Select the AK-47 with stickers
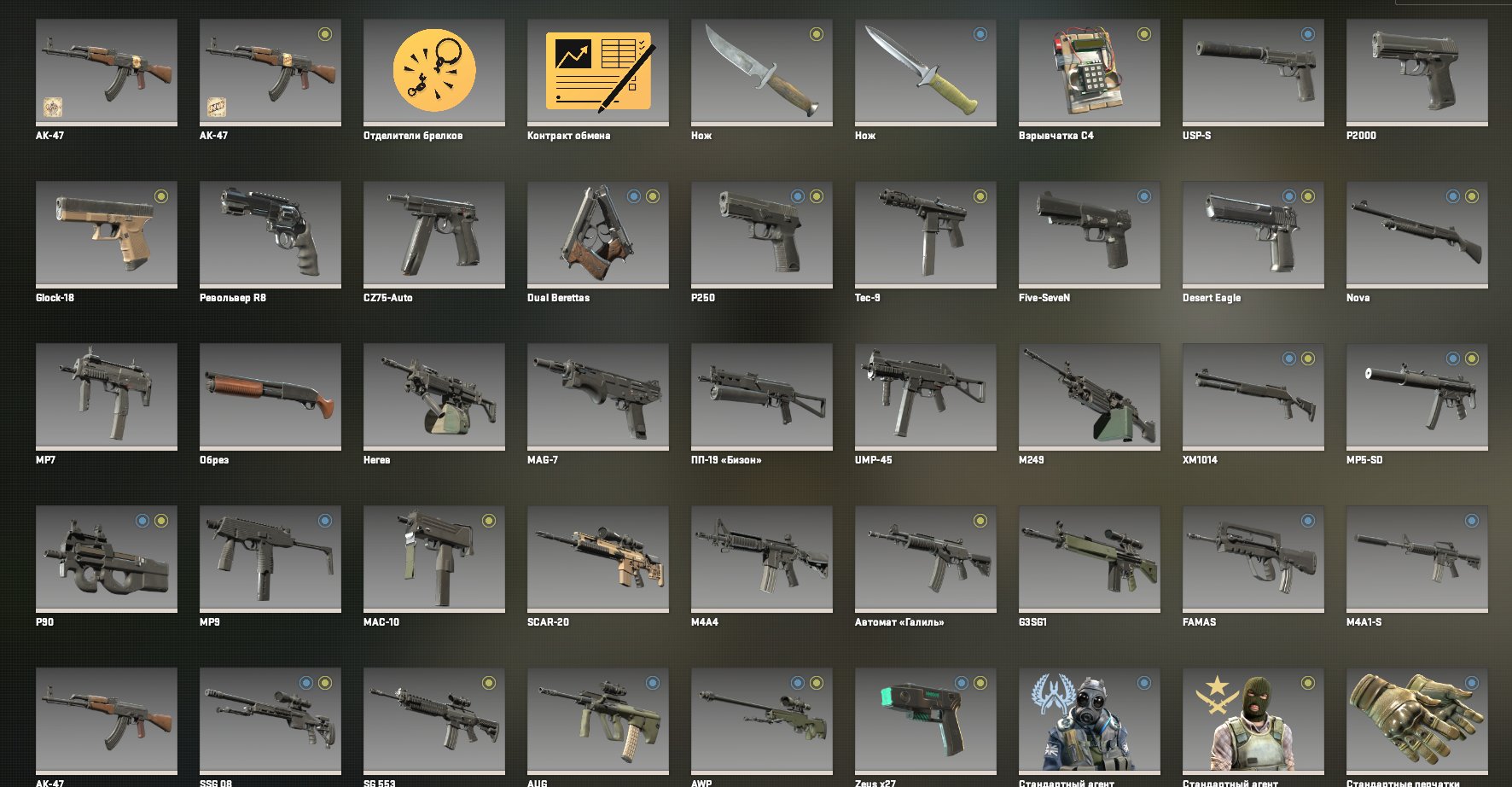1512x787 pixels. 105,73
